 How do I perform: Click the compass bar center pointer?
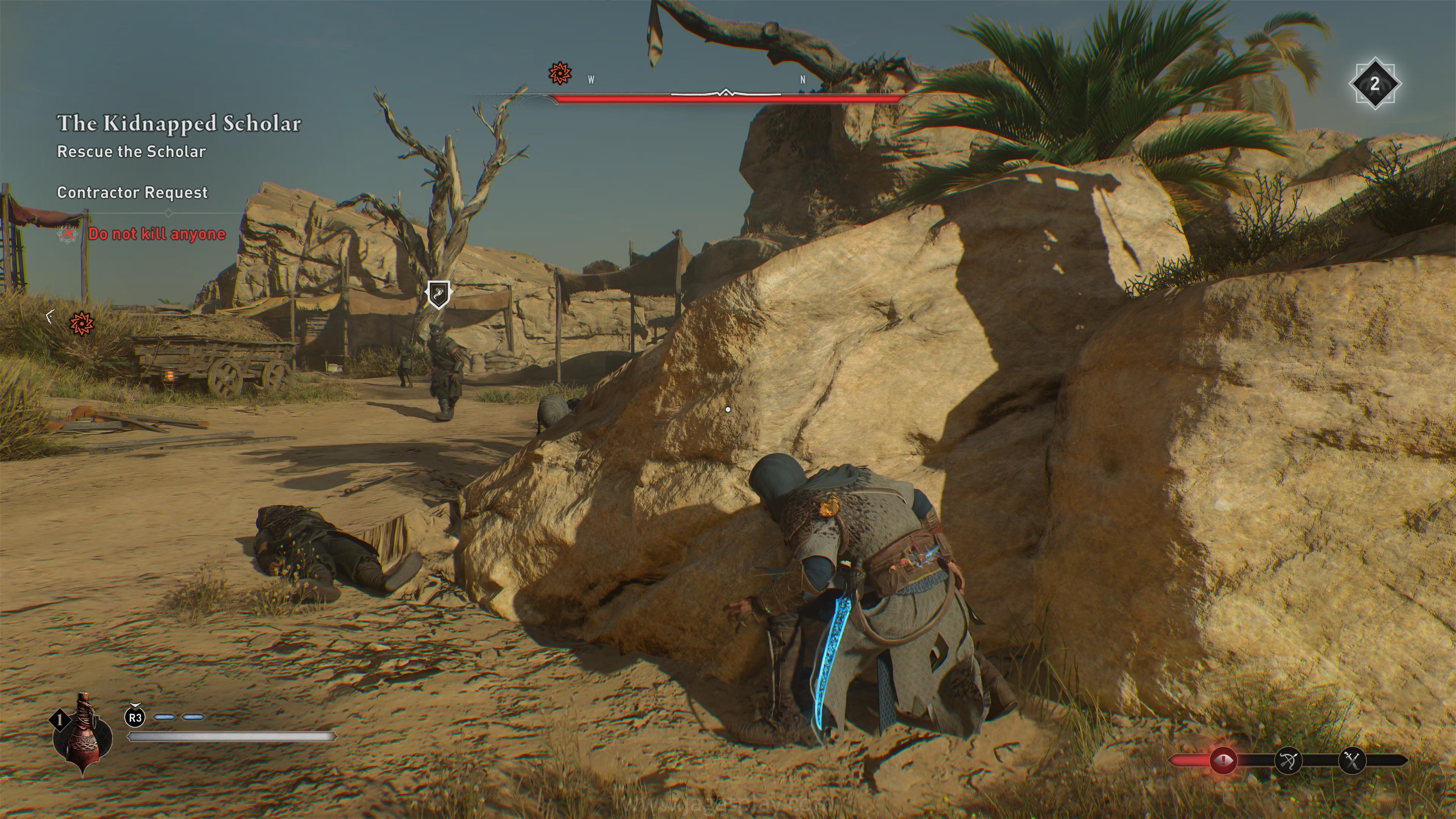tap(726, 93)
